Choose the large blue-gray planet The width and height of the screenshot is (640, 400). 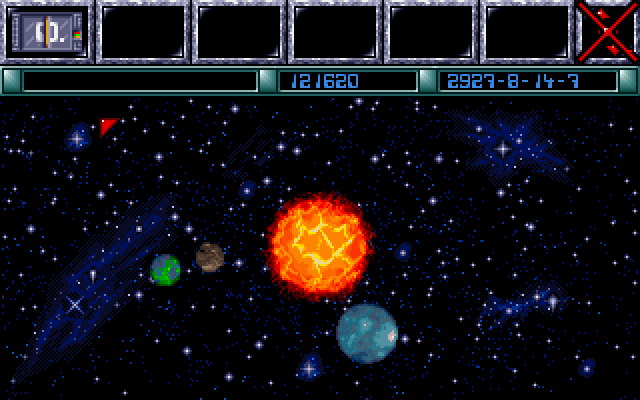click(367, 333)
